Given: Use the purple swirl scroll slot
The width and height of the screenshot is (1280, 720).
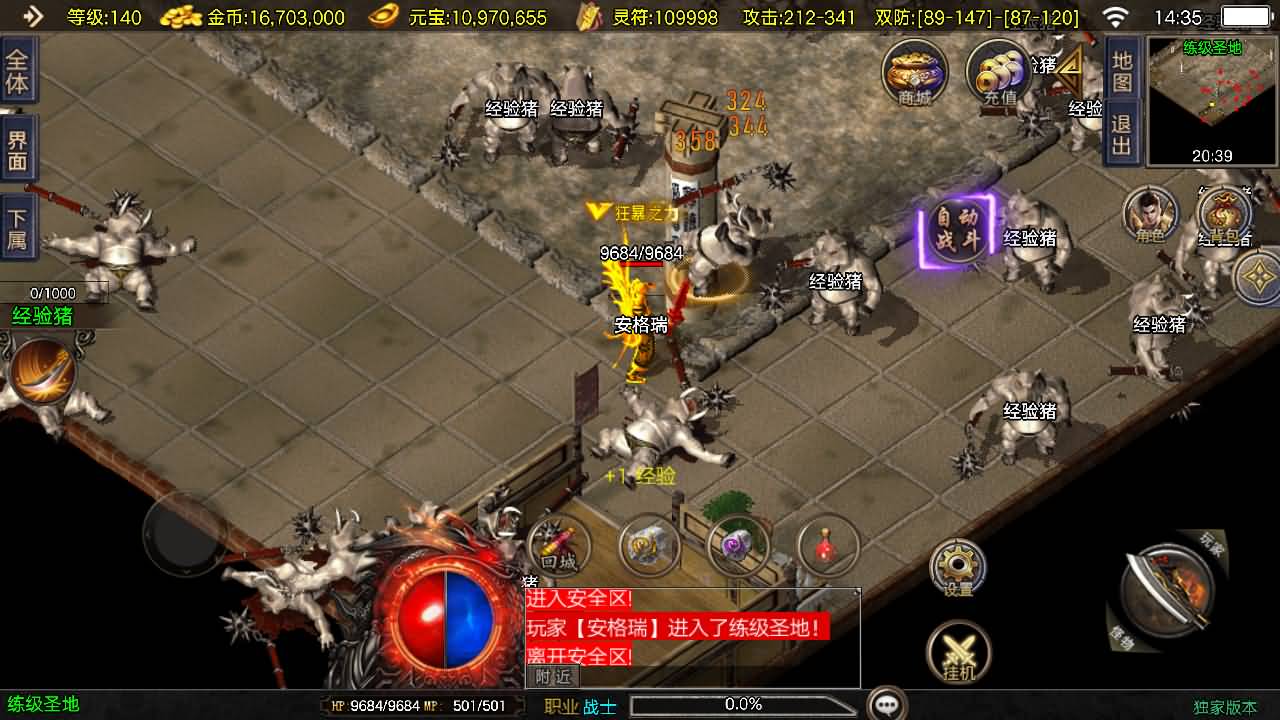Looking at the screenshot, I should (738, 547).
